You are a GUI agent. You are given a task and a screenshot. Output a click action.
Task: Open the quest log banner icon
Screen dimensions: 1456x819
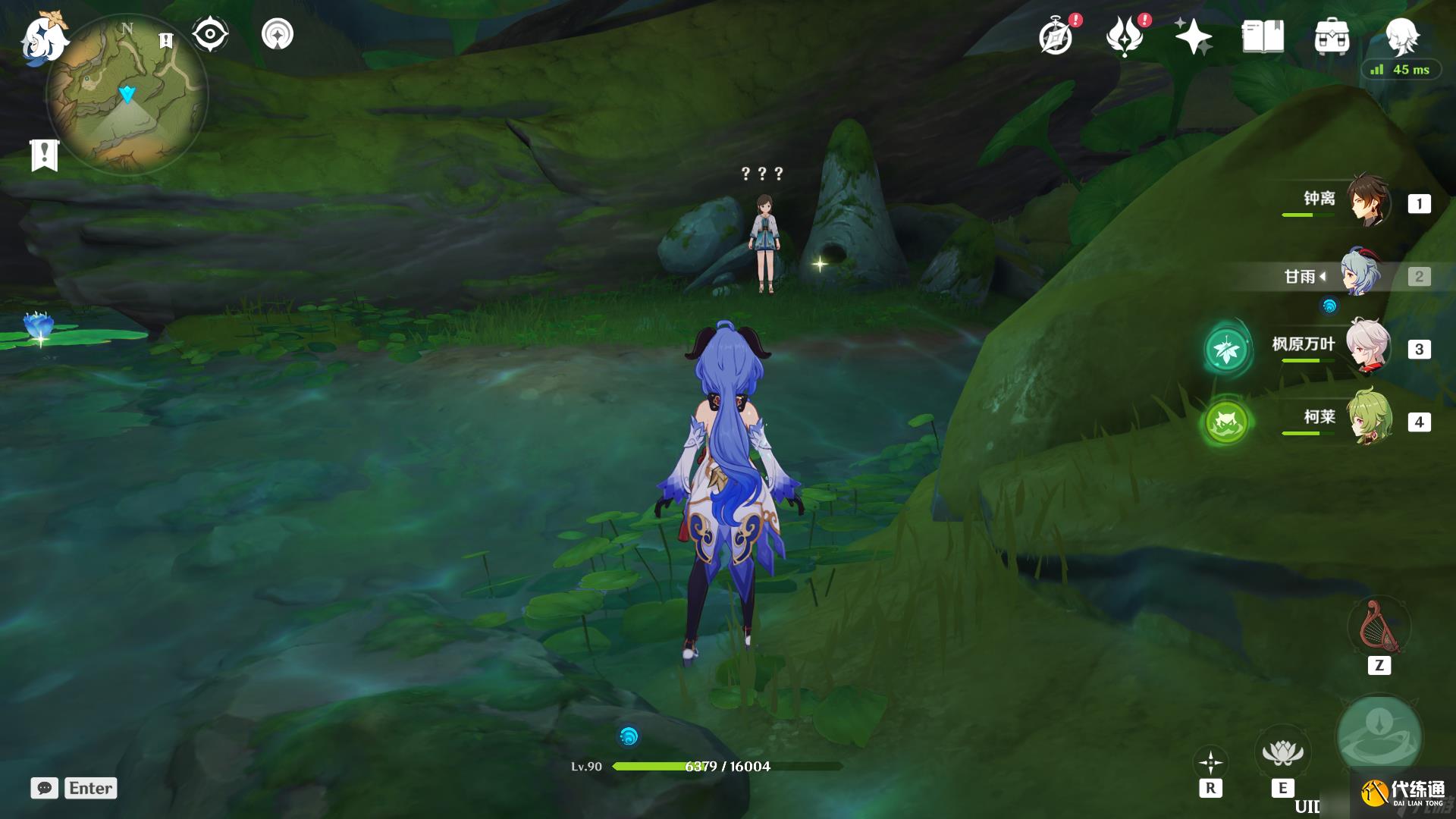point(45,155)
